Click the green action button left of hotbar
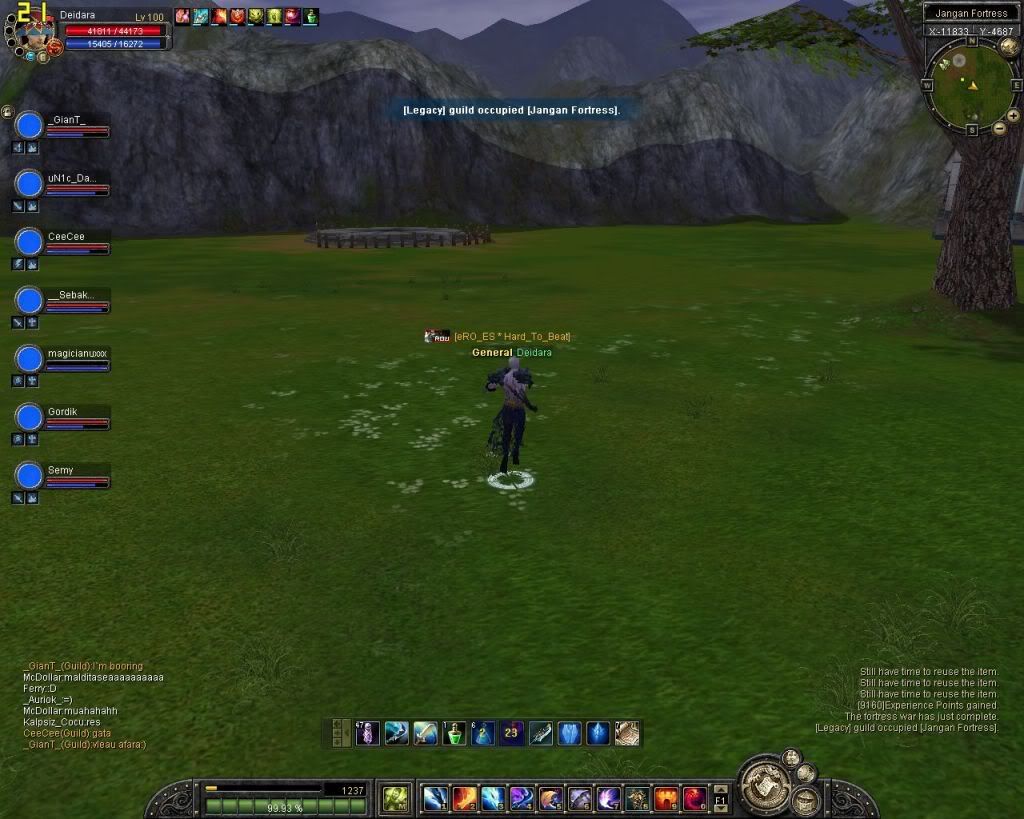This screenshot has height=819, width=1024. click(396, 798)
